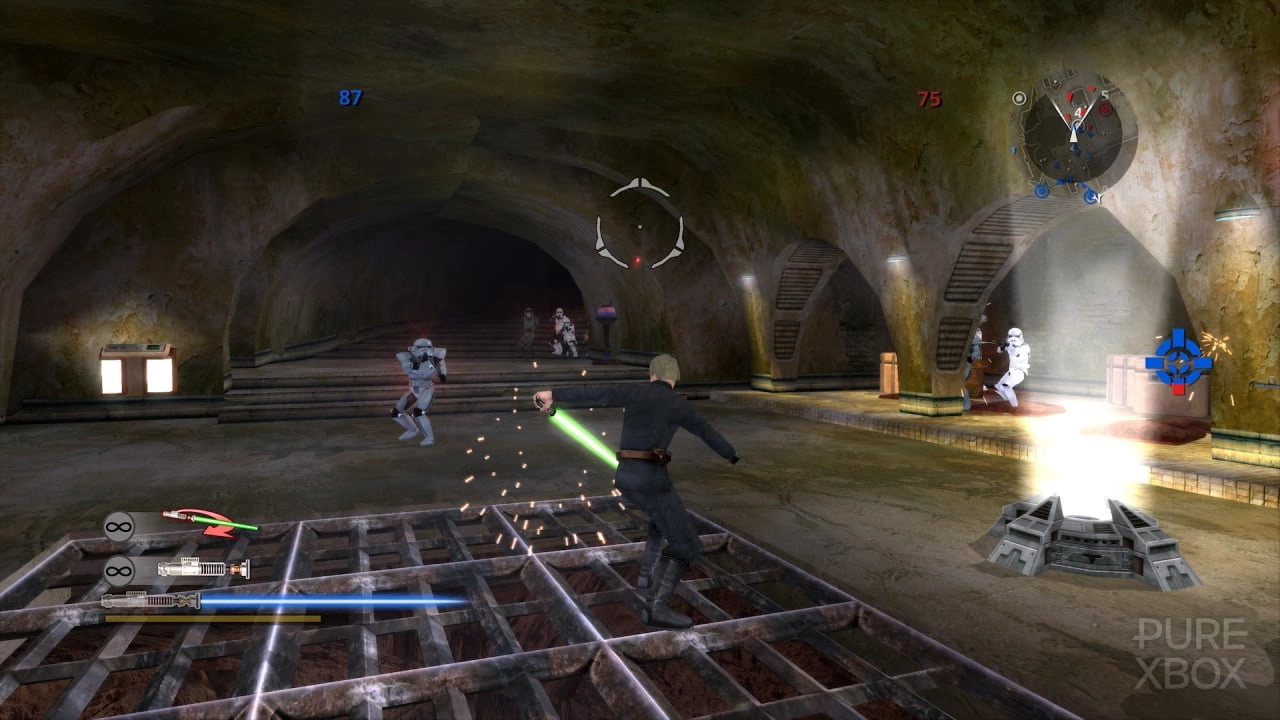The height and width of the screenshot is (720, 1280).
Task: Click command post number 4 on the minimap
Action: pyautogui.click(x=1079, y=112)
